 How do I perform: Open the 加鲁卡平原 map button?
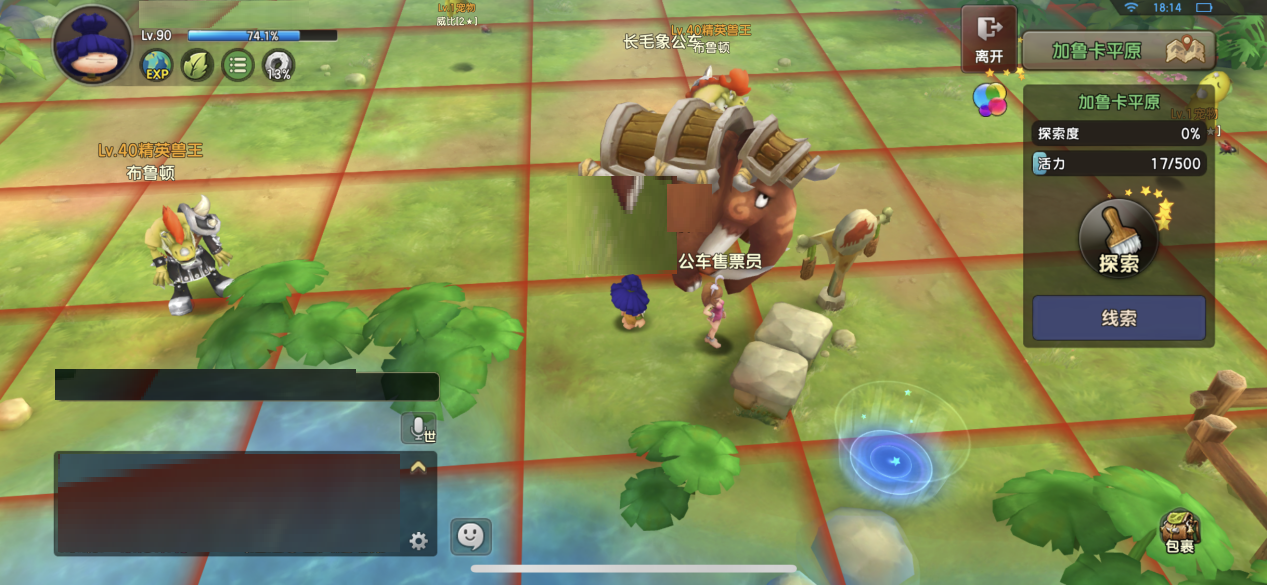(1118, 50)
